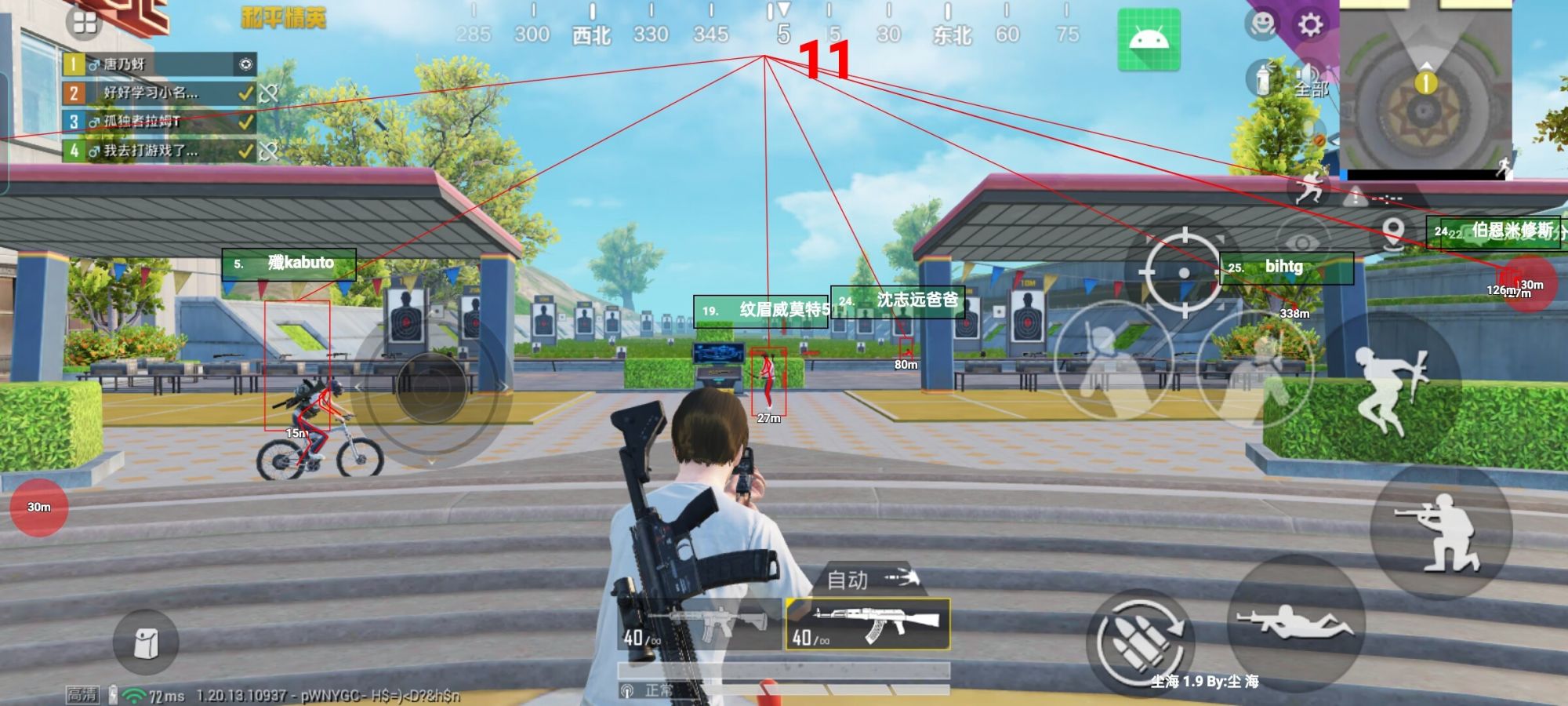Screen dimensions: 1568x706
Task: Tap the crosshair aim-down-sights button
Action: pos(1184,271)
